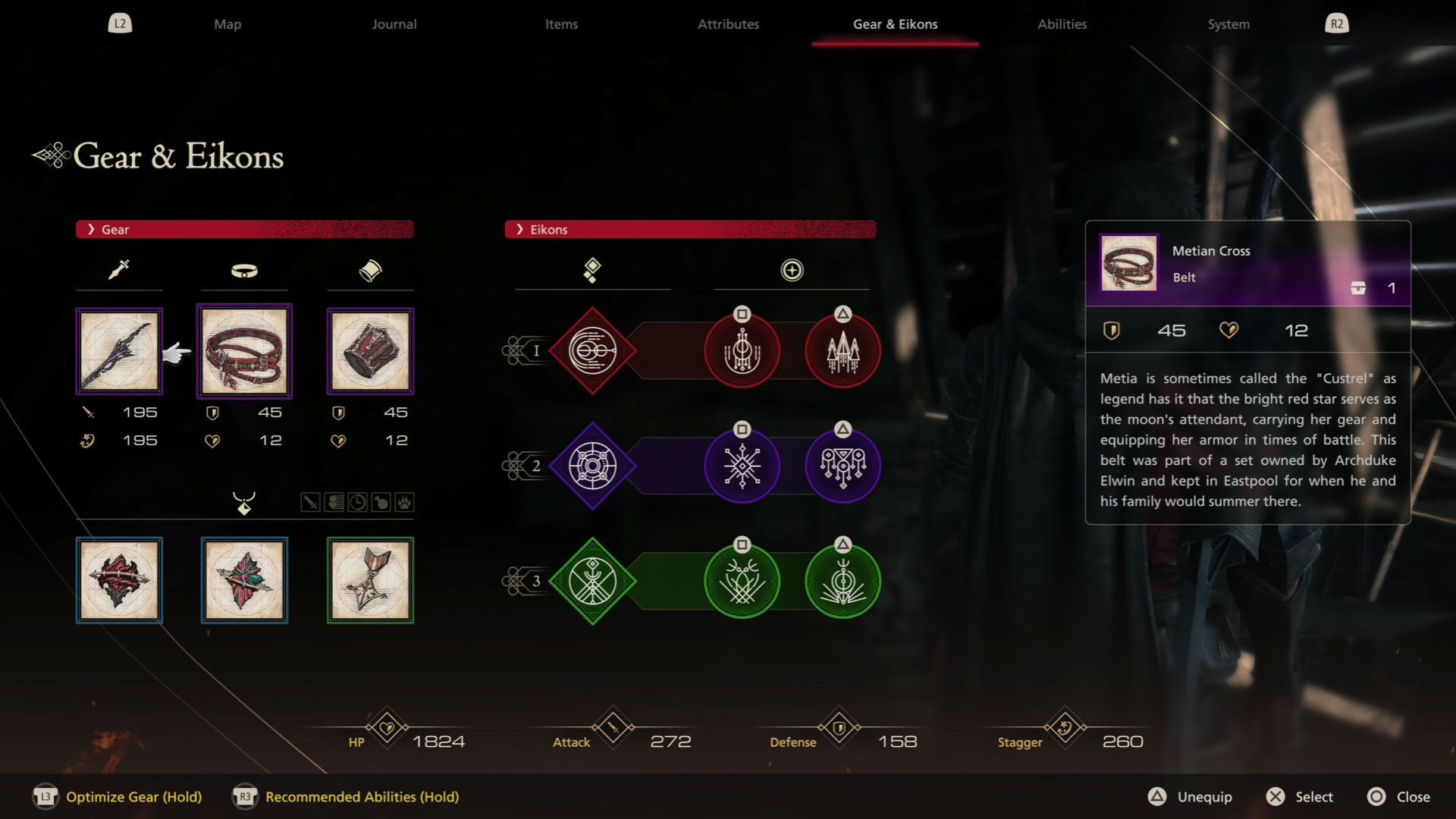Viewport: 1456px width, 819px height.
Task: Choose the green Eikon diamond in slot 3
Action: coord(592,581)
